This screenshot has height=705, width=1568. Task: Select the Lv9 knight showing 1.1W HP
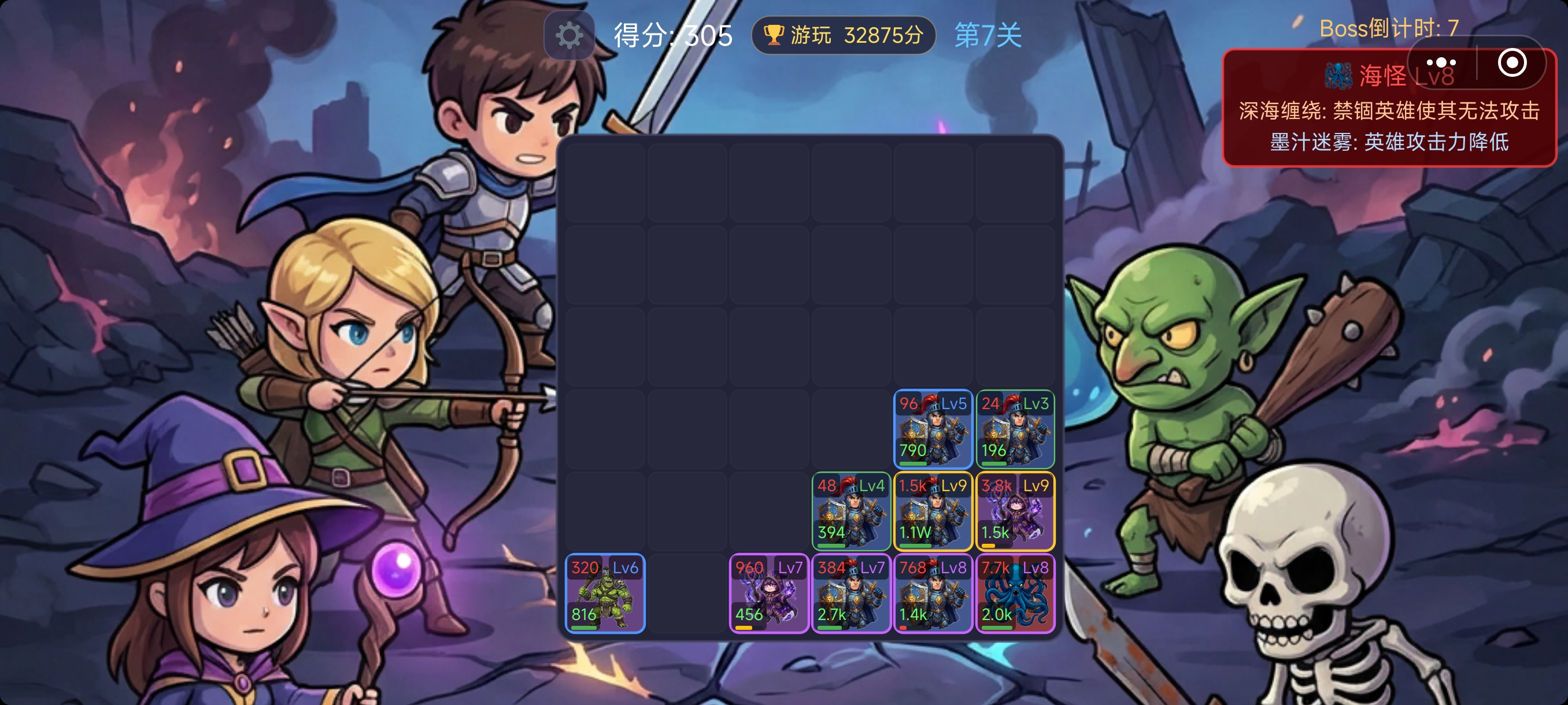point(933,511)
